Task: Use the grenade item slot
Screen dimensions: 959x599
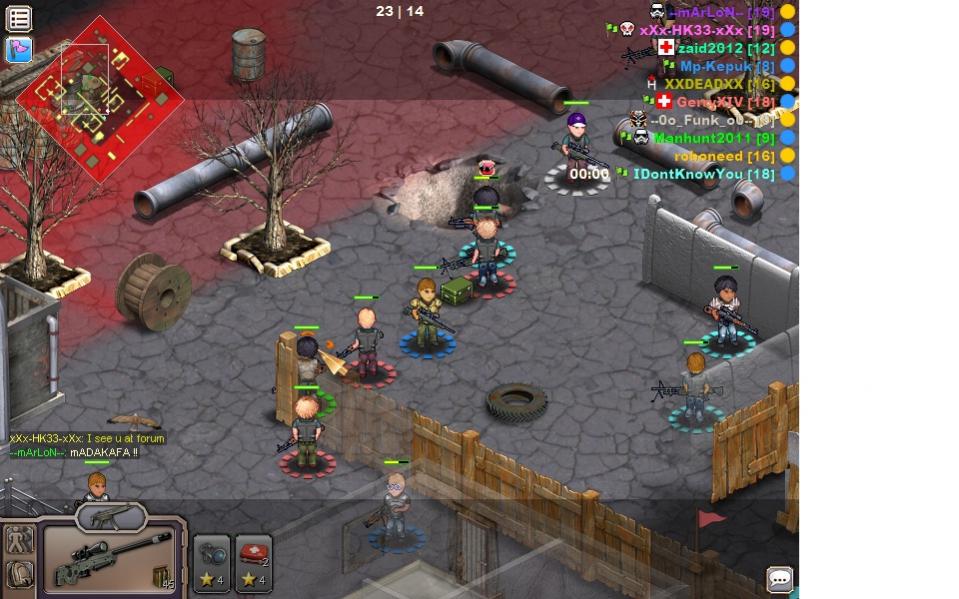Action: coord(212,564)
